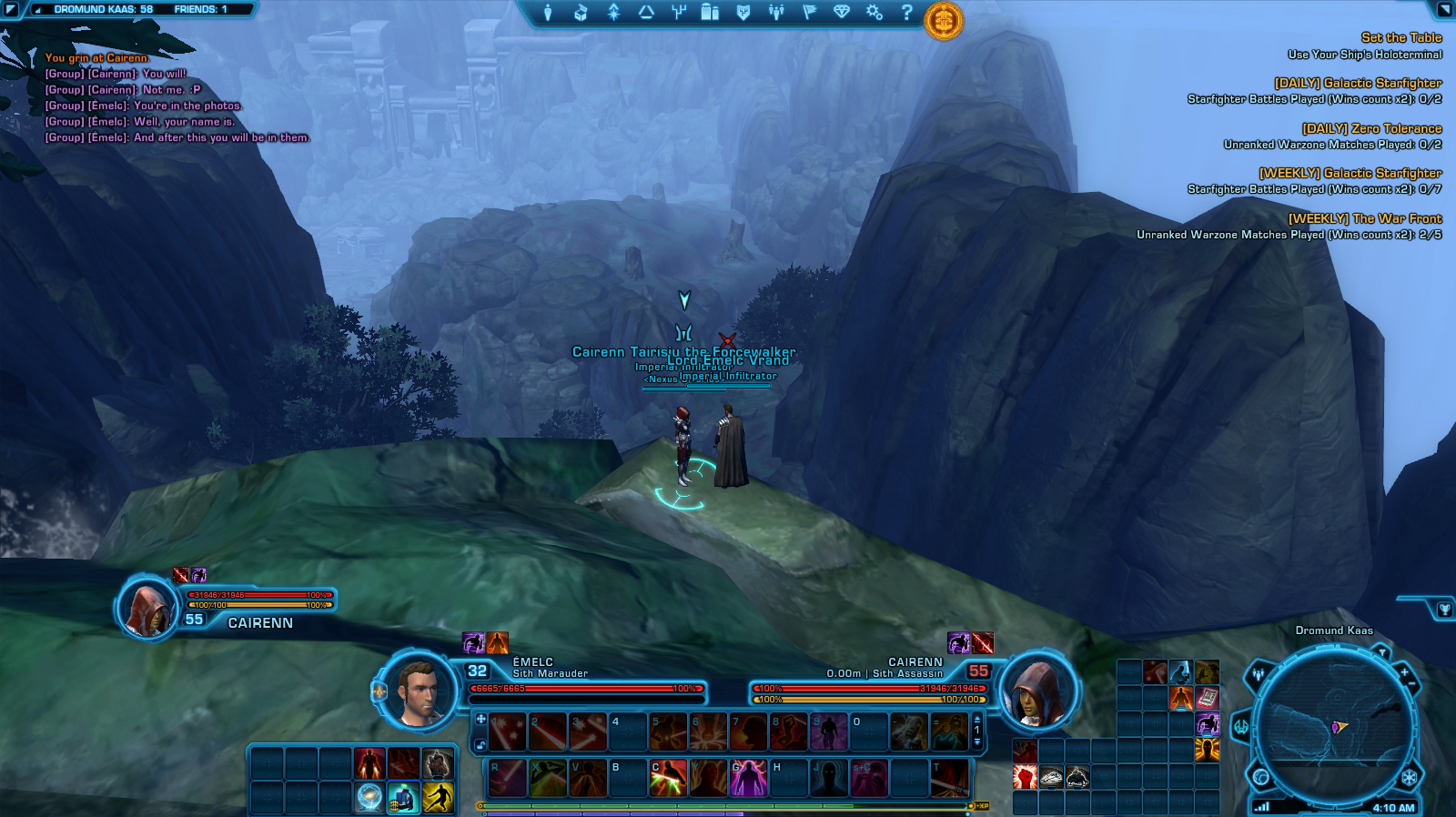The height and width of the screenshot is (817, 1456).
Task: Zoom out the minimap with the minus button
Action: pyautogui.click(x=1413, y=685)
